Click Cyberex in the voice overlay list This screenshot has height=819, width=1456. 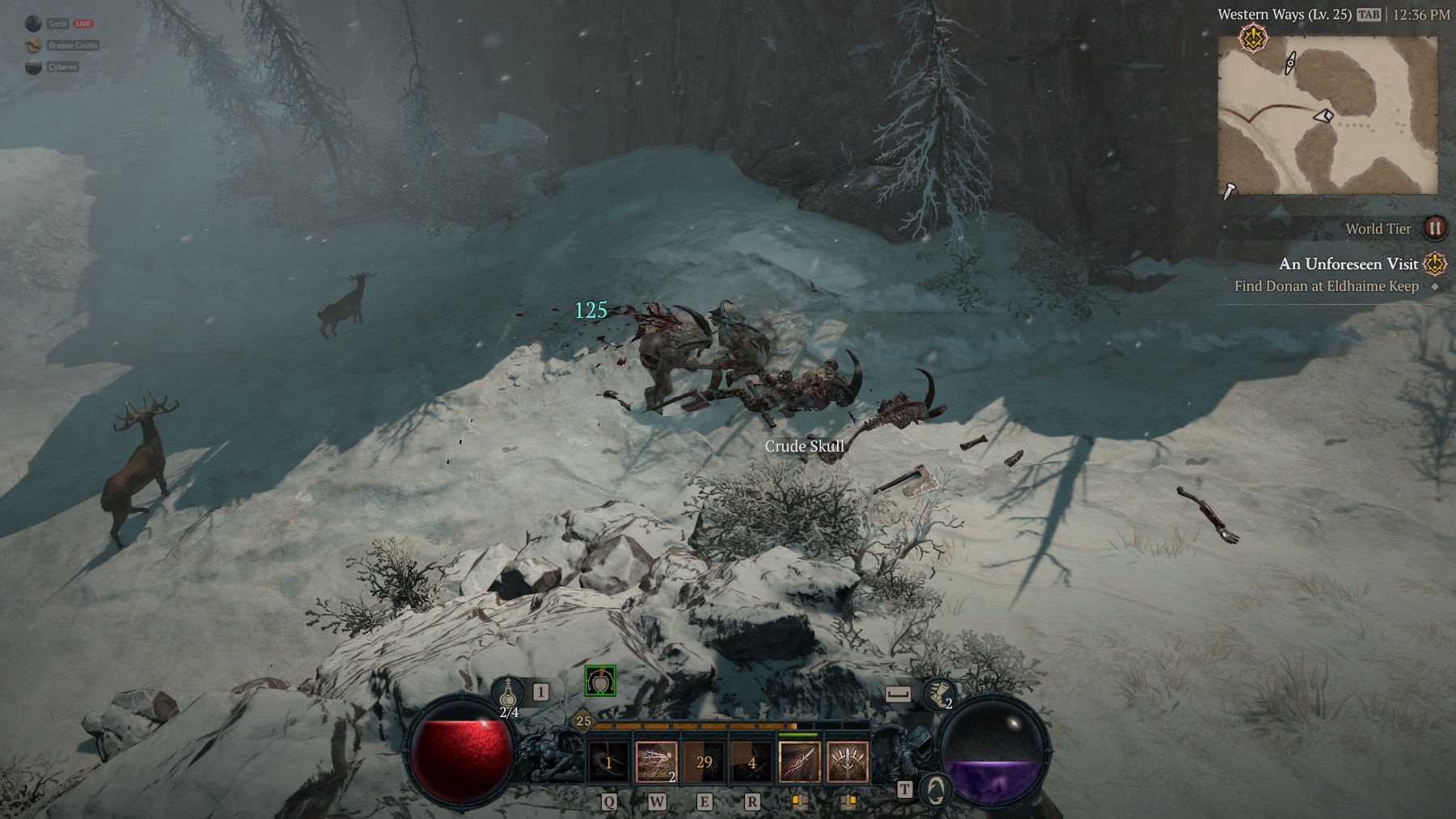point(61,67)
